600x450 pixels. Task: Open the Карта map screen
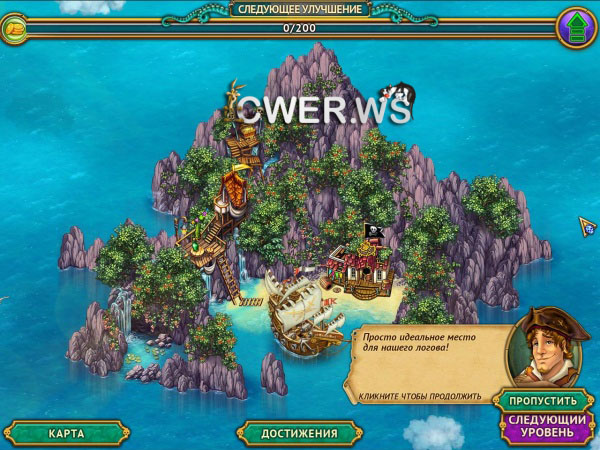coord(65,433)
